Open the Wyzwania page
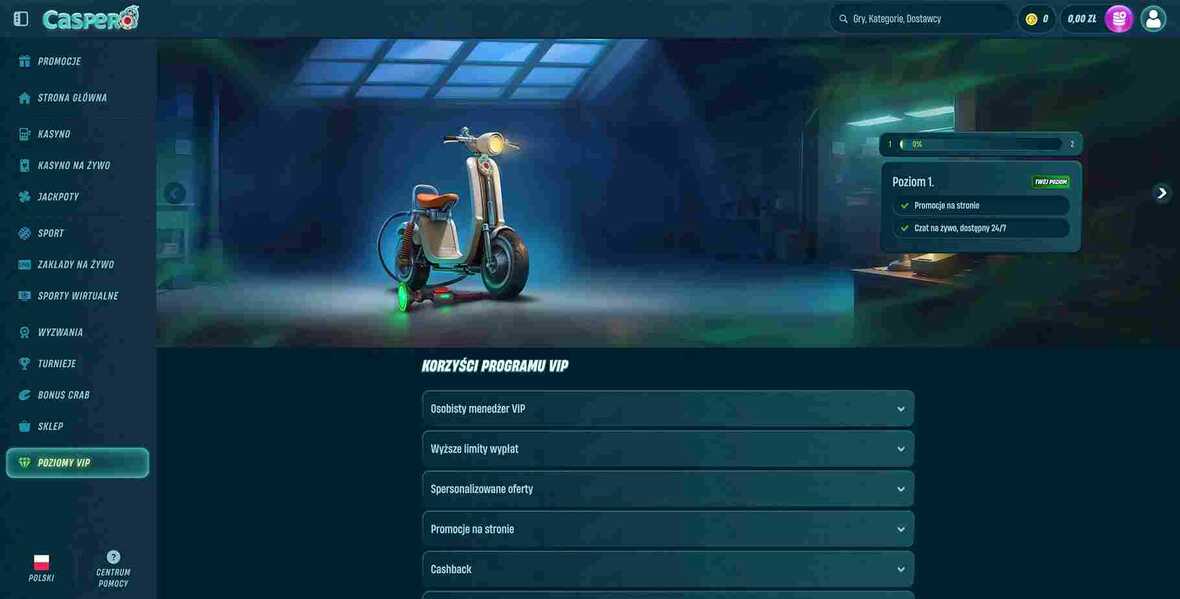The width and height of the screenshot is (1180, 599). (60, 332)
